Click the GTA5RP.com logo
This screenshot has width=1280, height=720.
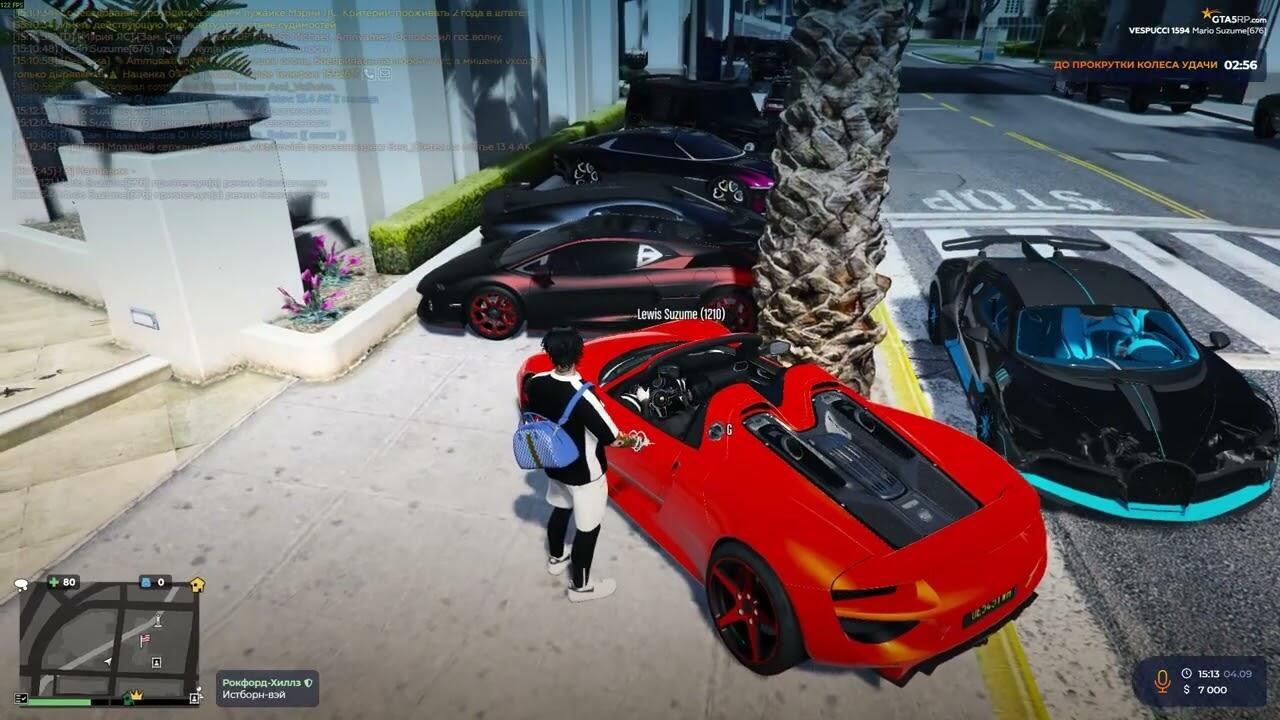(1233, 16)
